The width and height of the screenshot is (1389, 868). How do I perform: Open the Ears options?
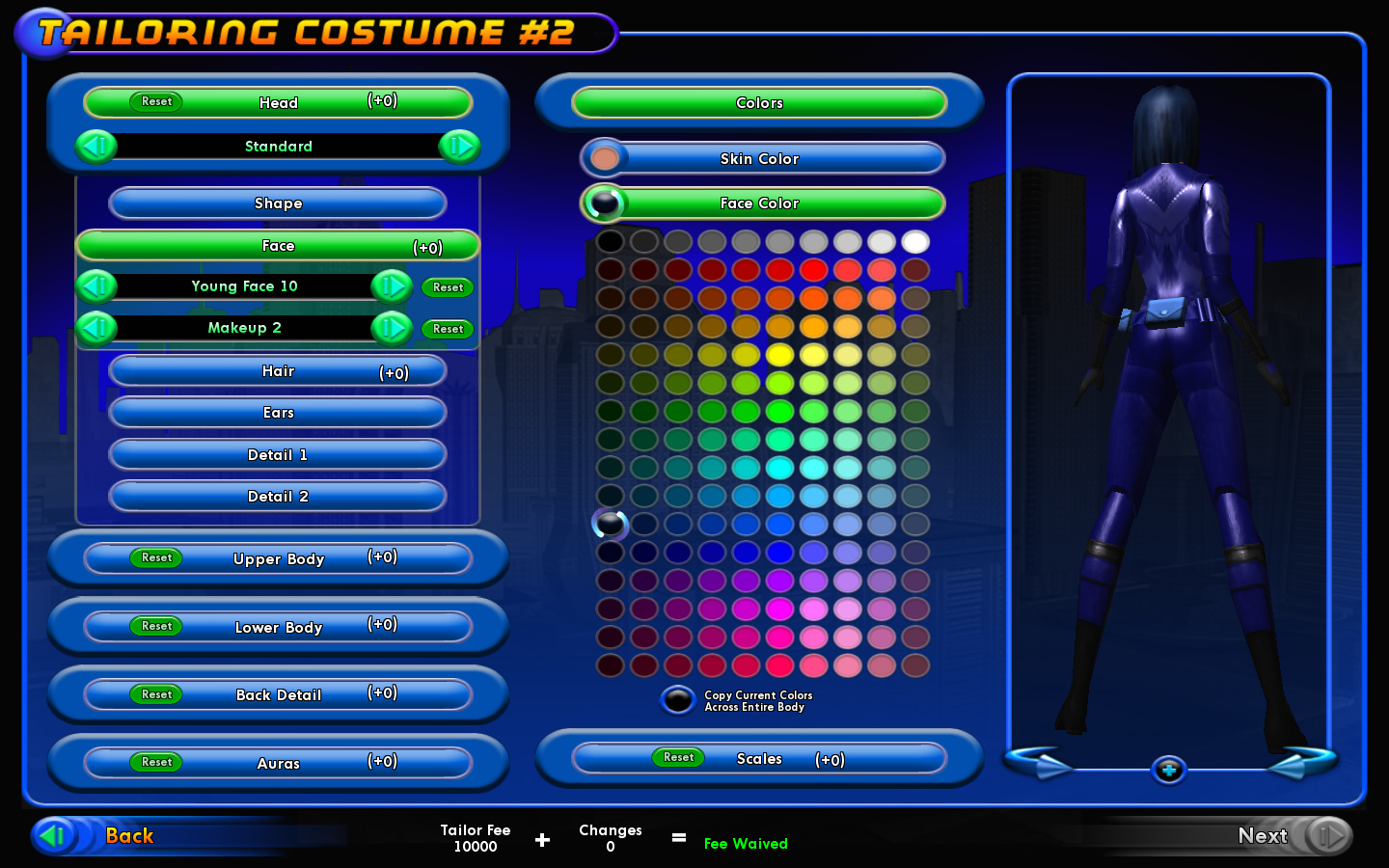278,413
